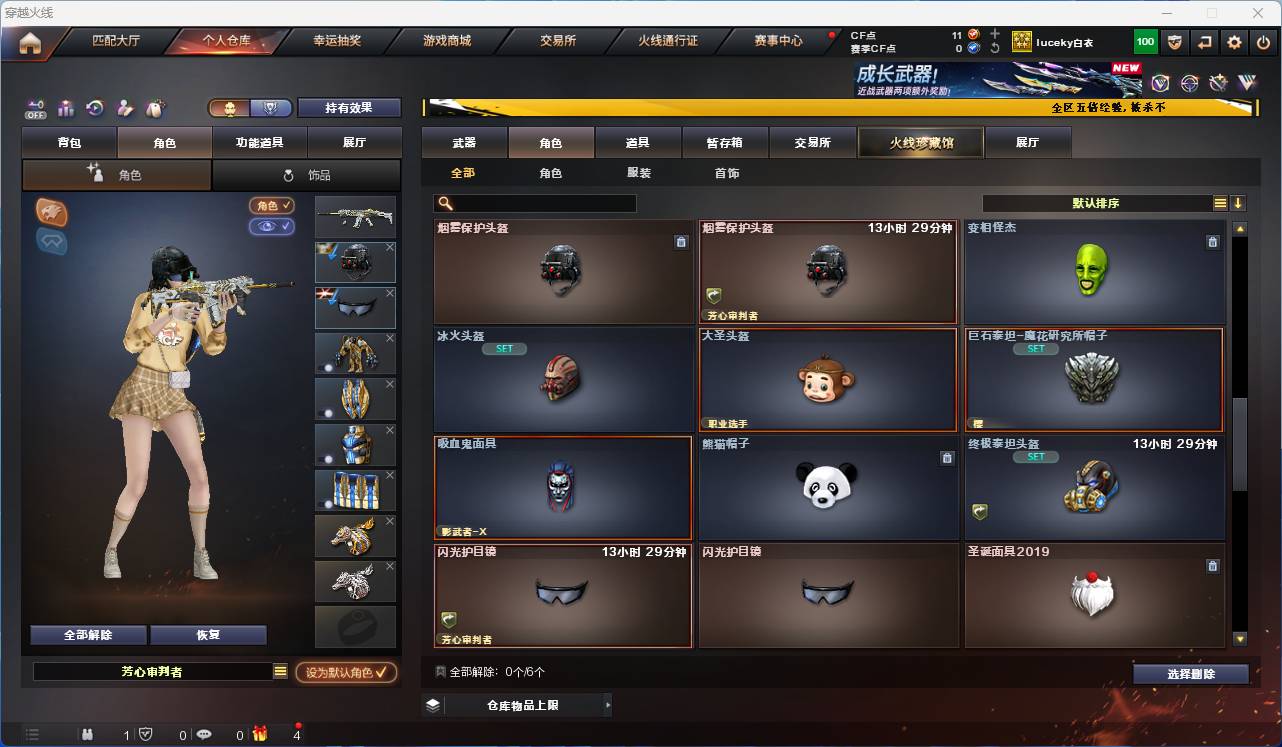
Task: Click the history/restore icon above the bag tabs
Action: (x=94, y=108)
